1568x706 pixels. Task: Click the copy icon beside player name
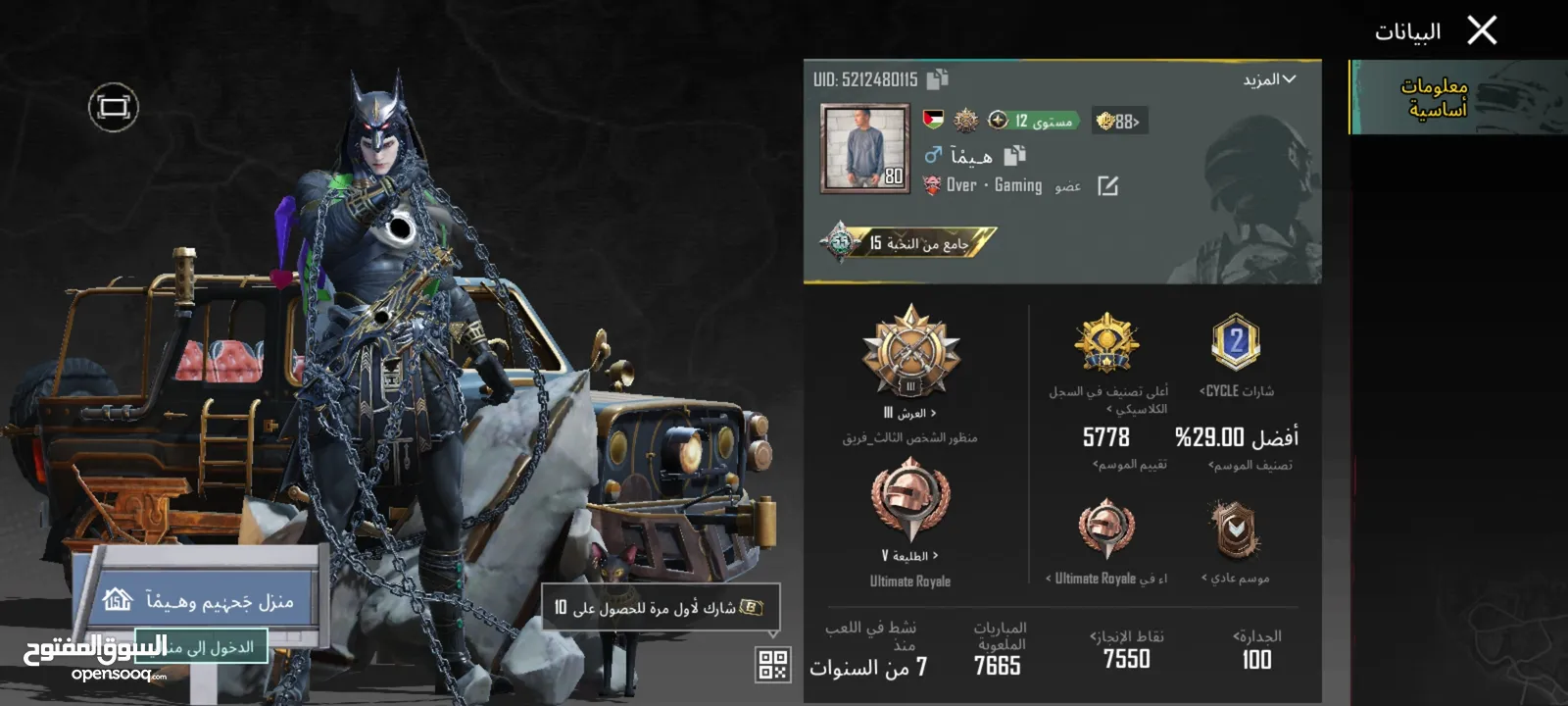tap(1016, 156)
